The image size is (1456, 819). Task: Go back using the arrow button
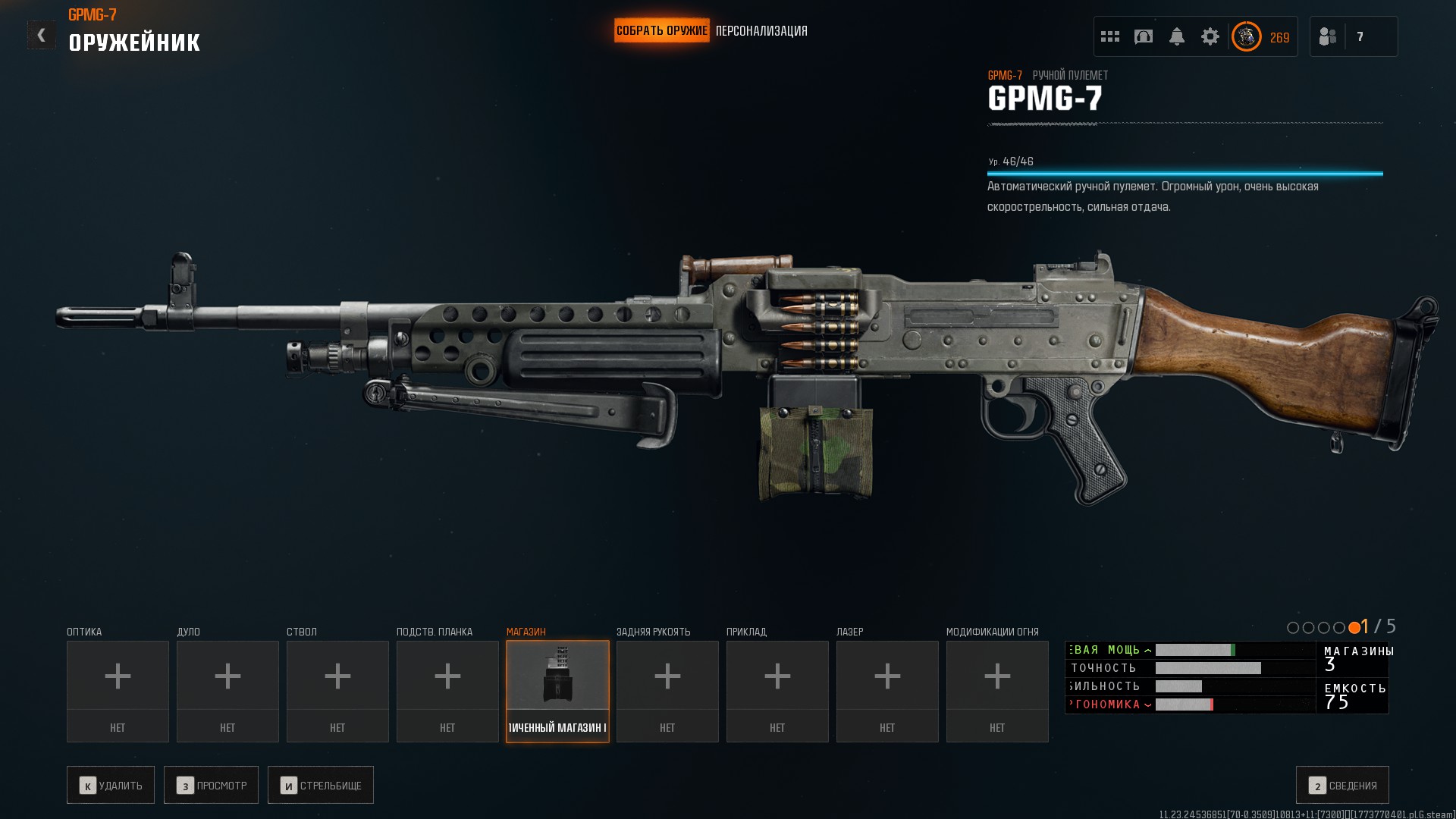point(42,35)
